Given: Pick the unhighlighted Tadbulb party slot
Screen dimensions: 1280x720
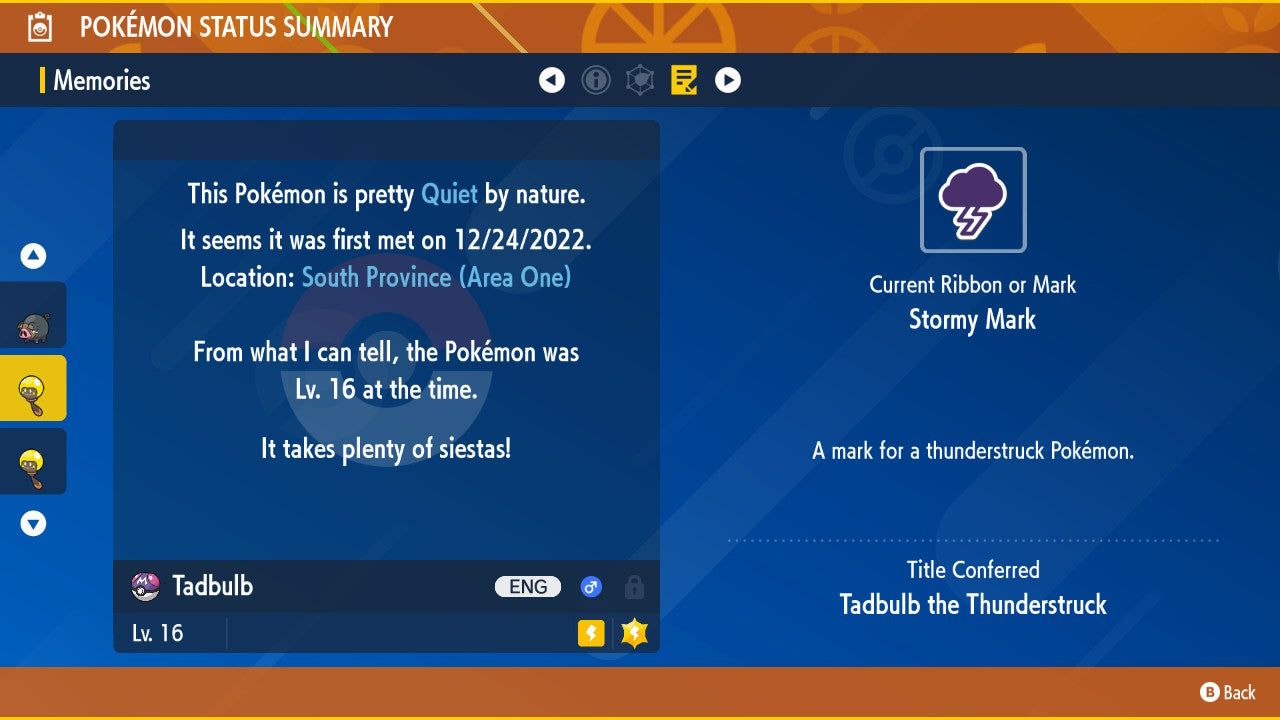Looking at the screenshot, I should 33,461.
